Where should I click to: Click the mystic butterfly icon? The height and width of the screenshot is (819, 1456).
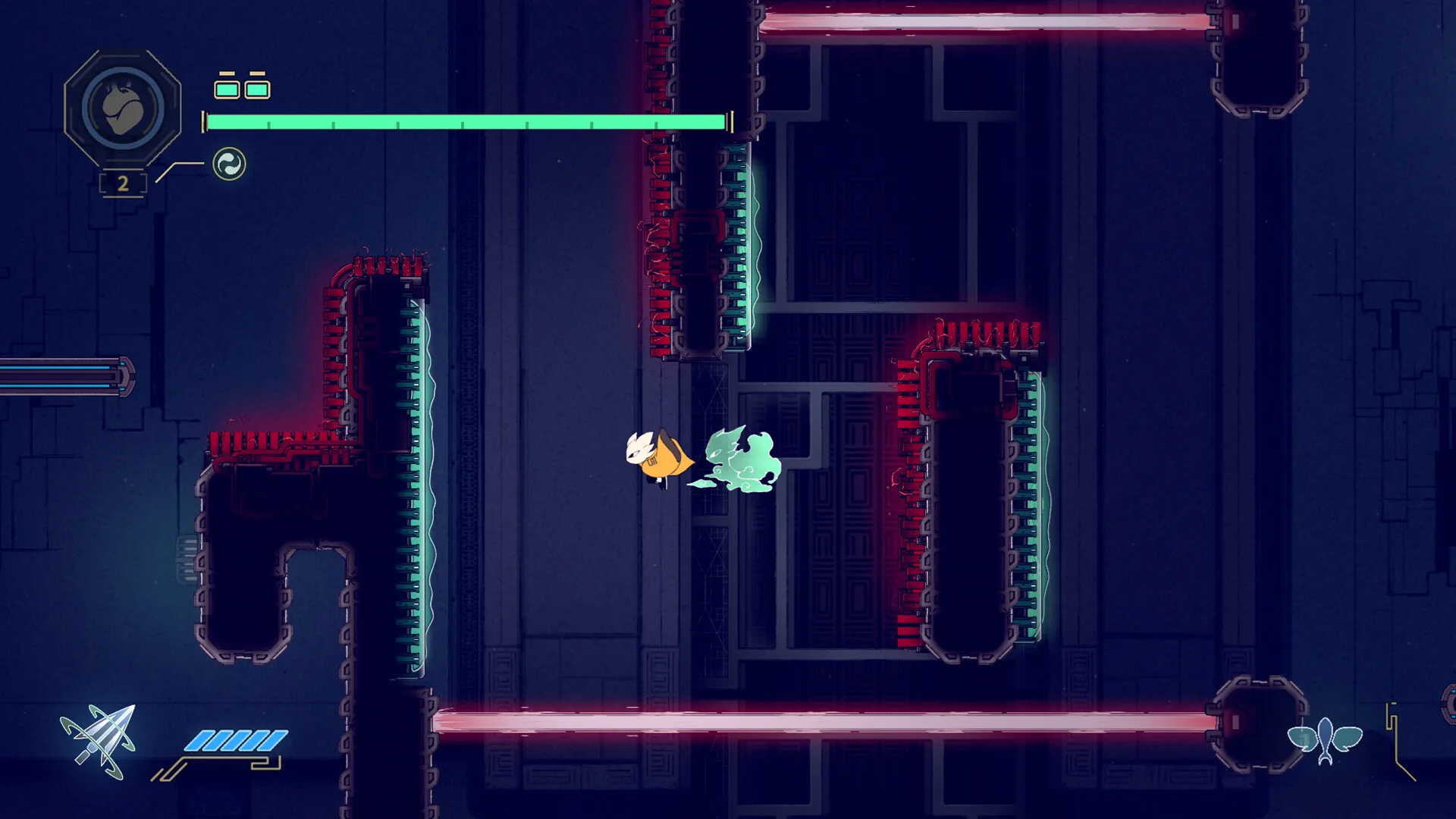pos(1325,739)
